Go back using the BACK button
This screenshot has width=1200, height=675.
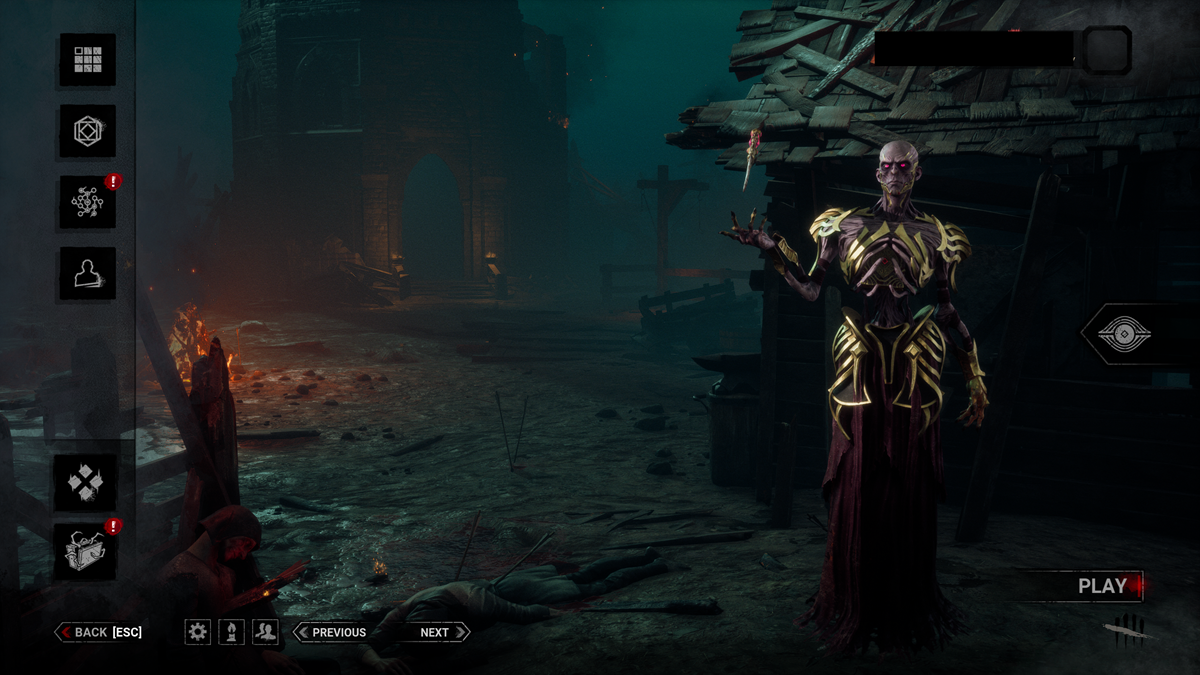coord(99,632)
